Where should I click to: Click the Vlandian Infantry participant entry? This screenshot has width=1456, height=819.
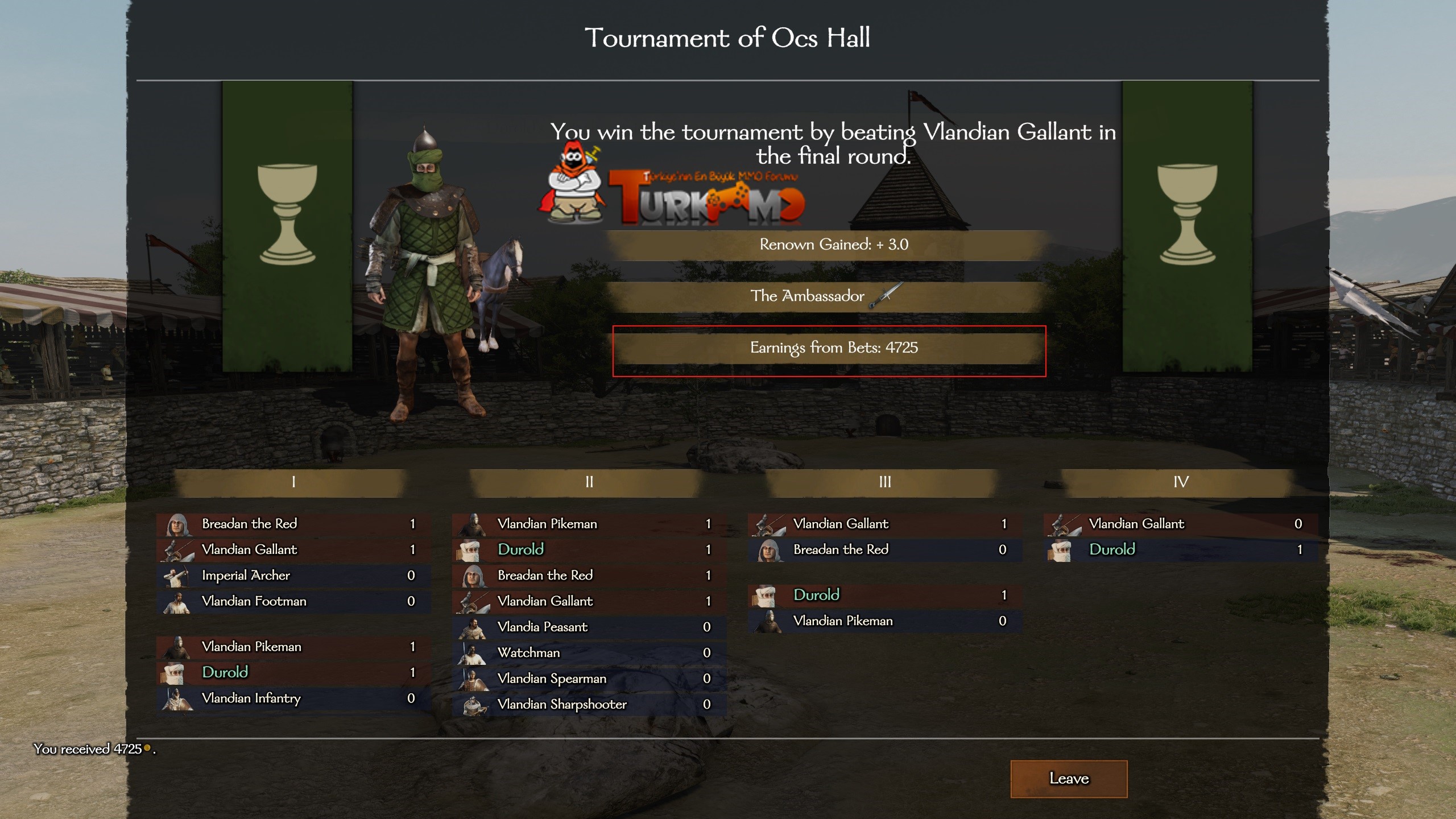(293, 698)
